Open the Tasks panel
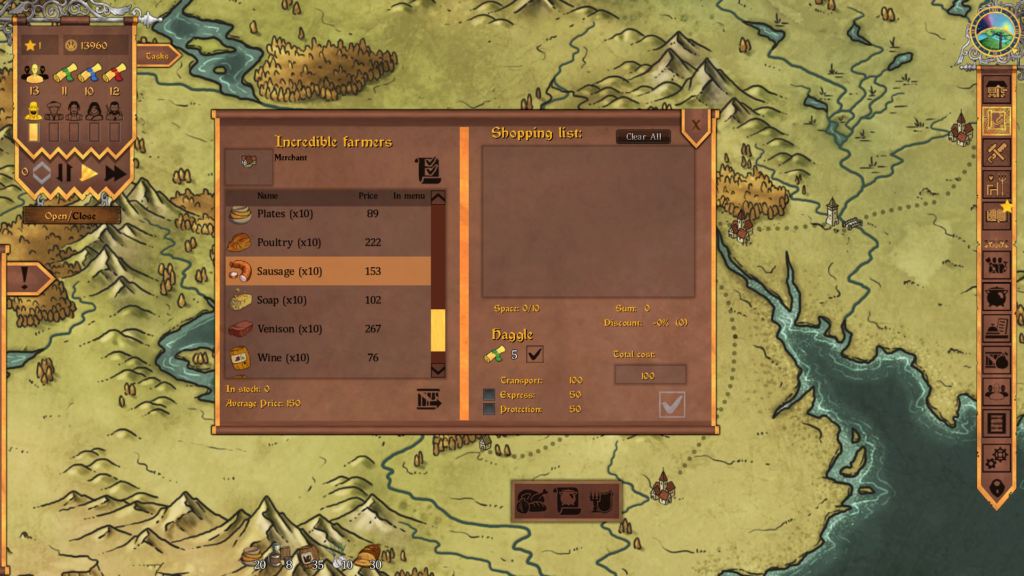 click(158, 56)
